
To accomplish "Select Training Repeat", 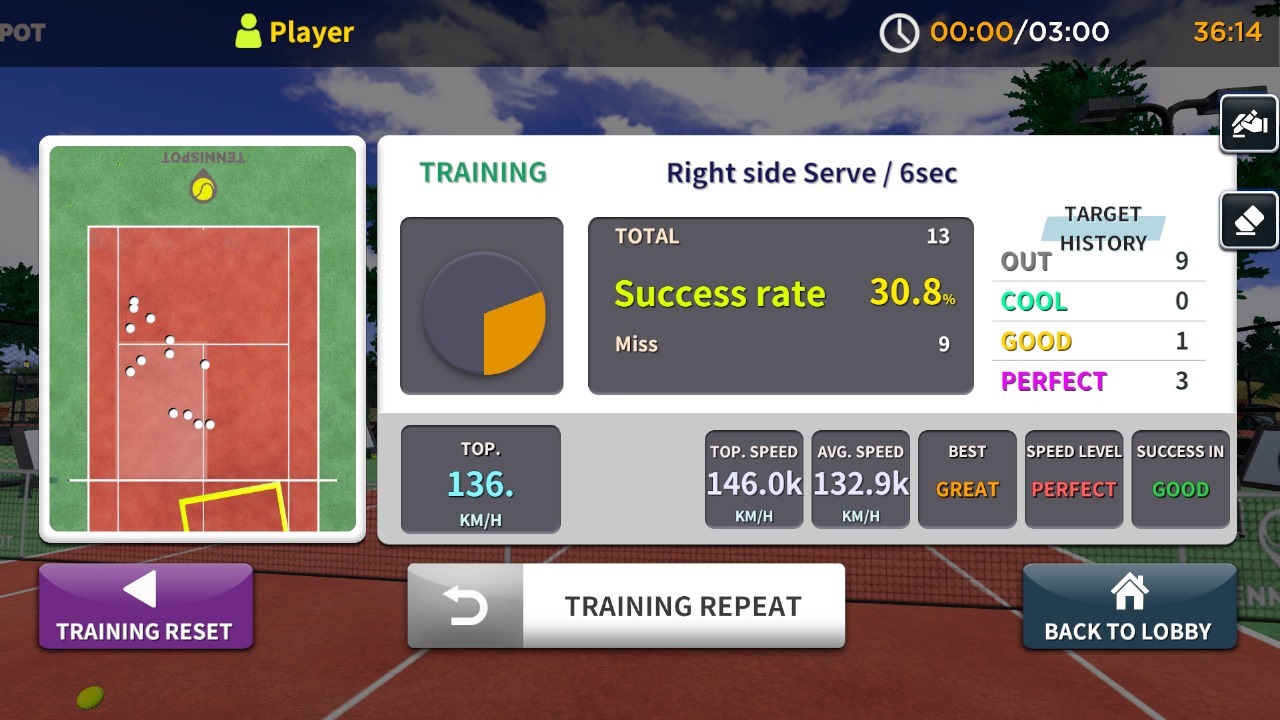I will point(626,606).
